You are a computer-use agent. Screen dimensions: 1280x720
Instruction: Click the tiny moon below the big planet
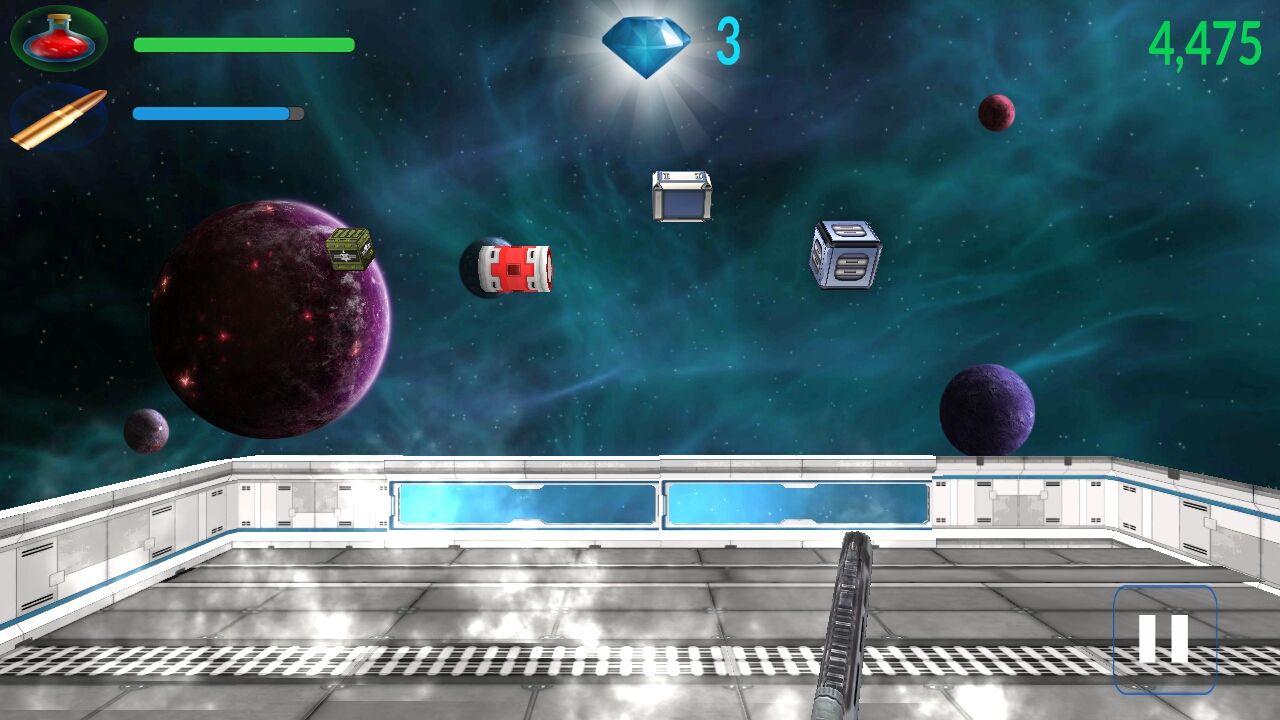coord(148,432)
